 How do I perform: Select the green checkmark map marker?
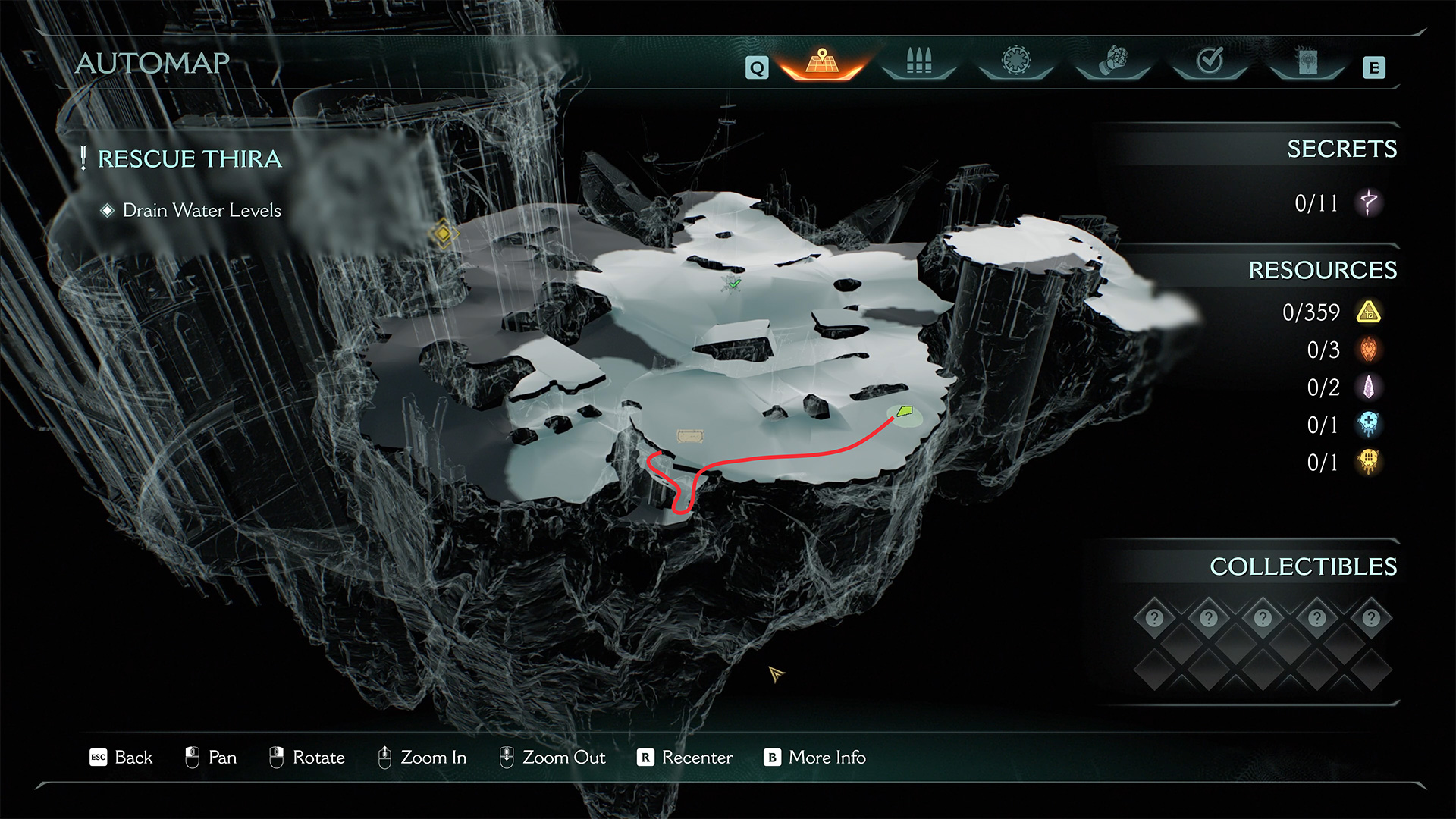tap(733, 284)
